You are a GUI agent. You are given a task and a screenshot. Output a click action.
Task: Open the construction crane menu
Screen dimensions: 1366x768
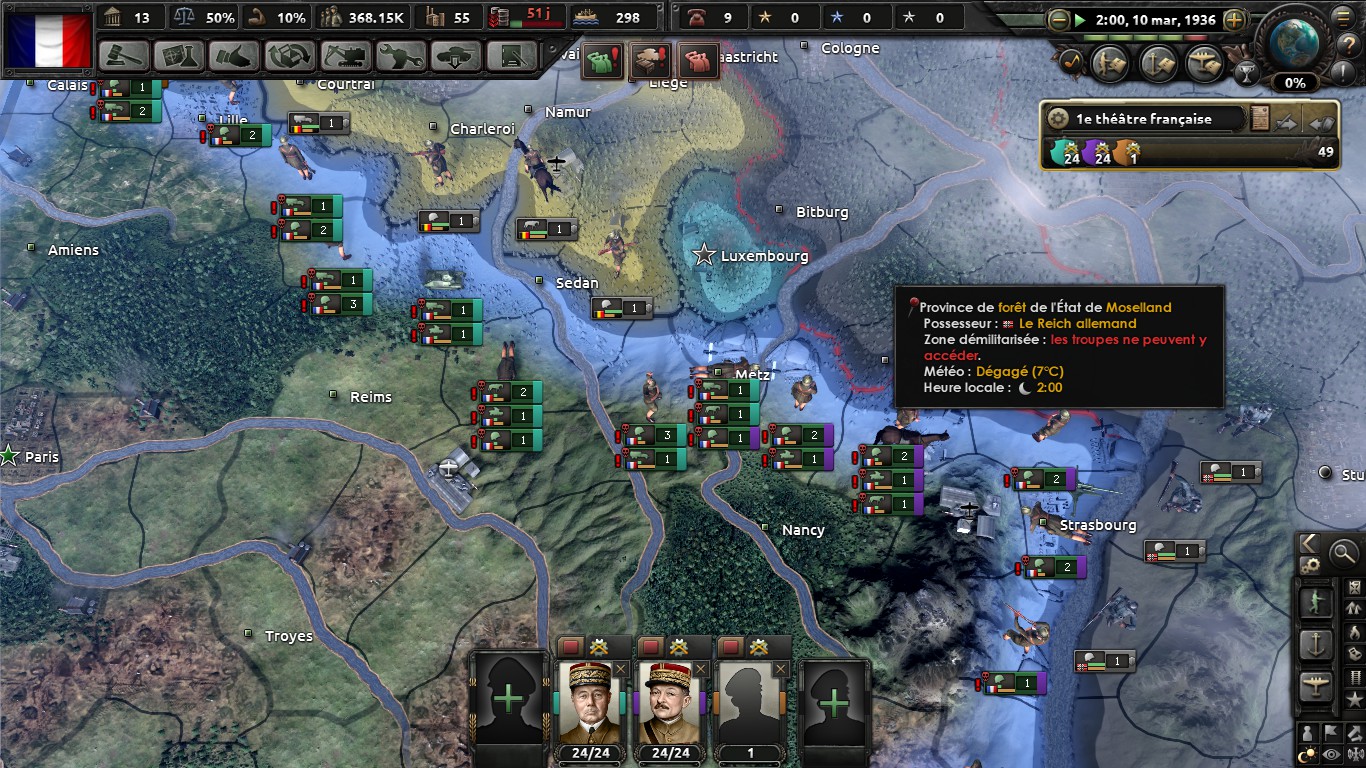tap(345, 56)
